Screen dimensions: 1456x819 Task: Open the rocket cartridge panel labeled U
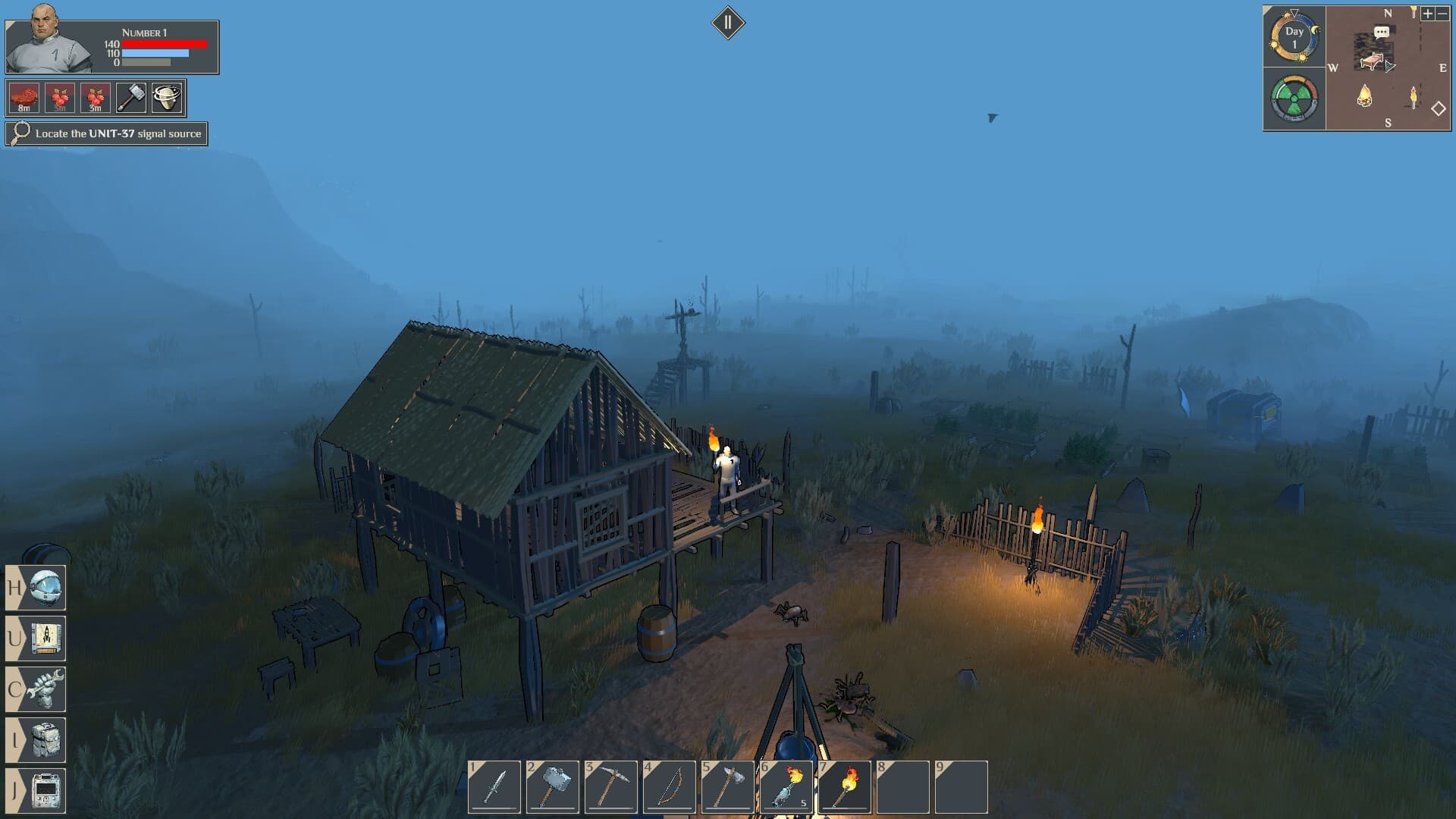pyautogui.click(x=44, y=639)
